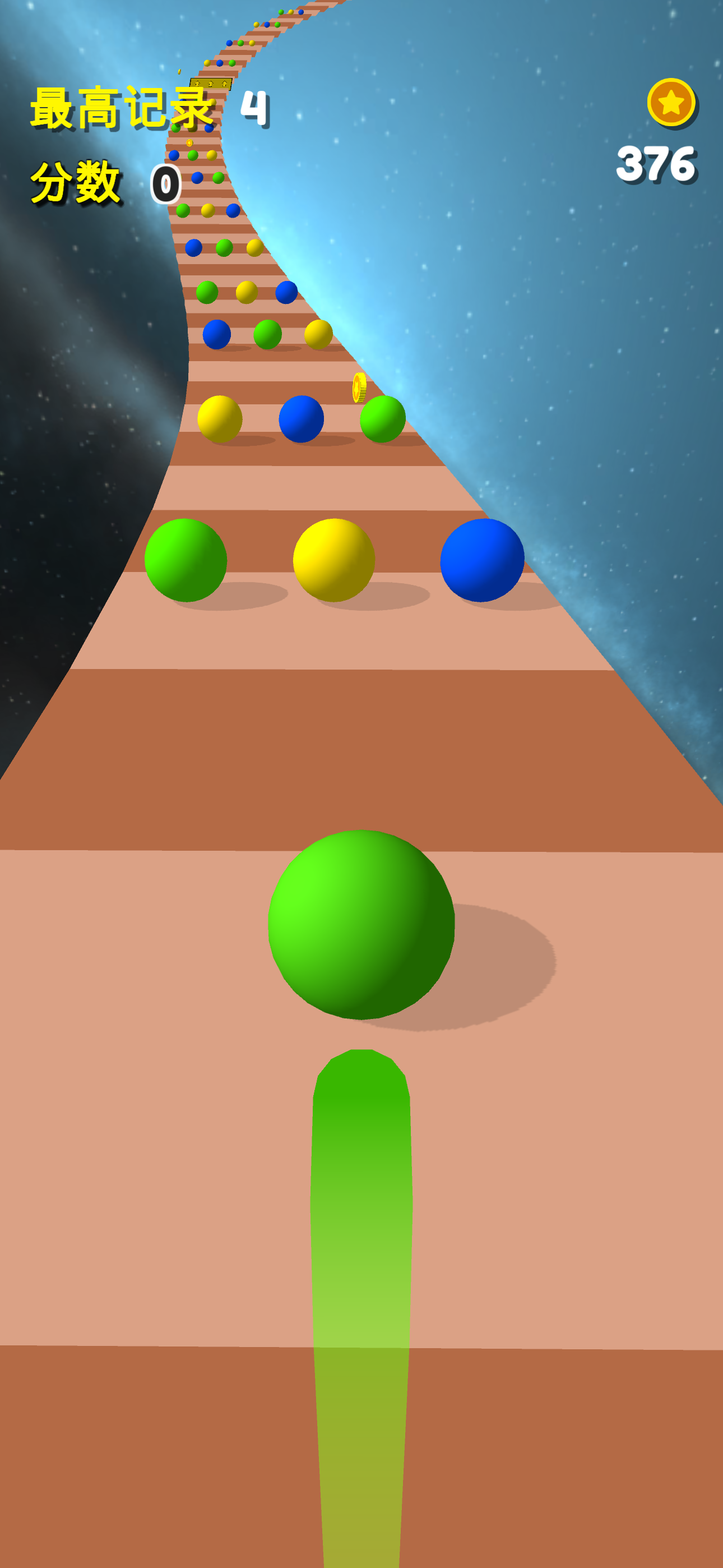Tap the yellow ball in the near row
Screen dimensions: 723x1568
pos(335,560)
